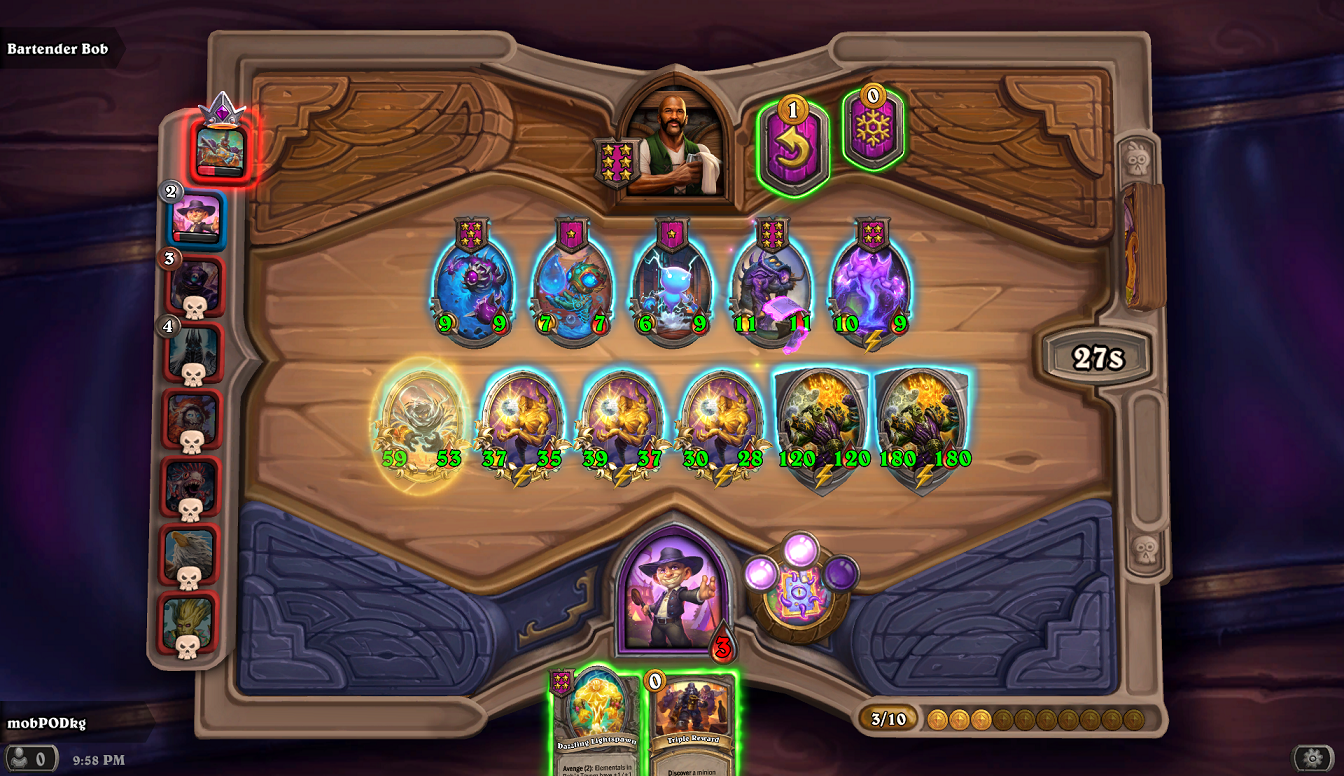Select the 11/11 dragon minion in the shop
The height and width of the screenshot is (776, 1344).
(768, 285)
